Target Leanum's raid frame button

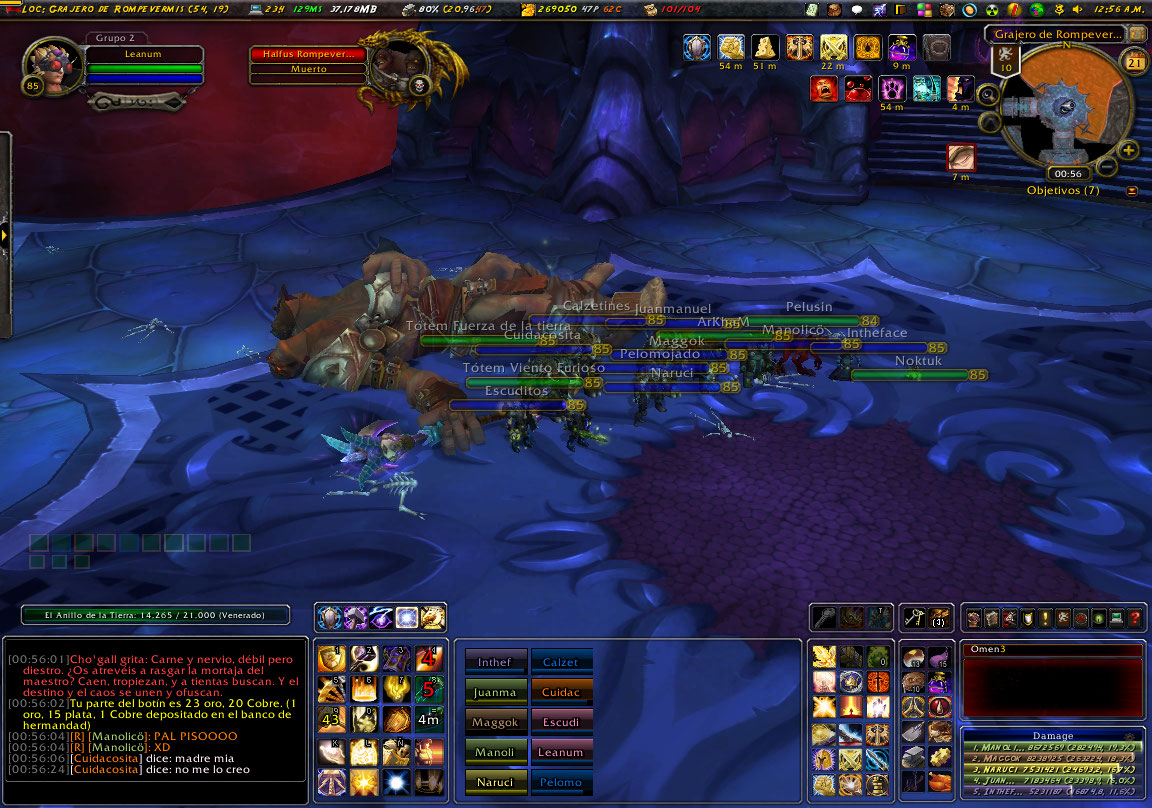point(561,751)
